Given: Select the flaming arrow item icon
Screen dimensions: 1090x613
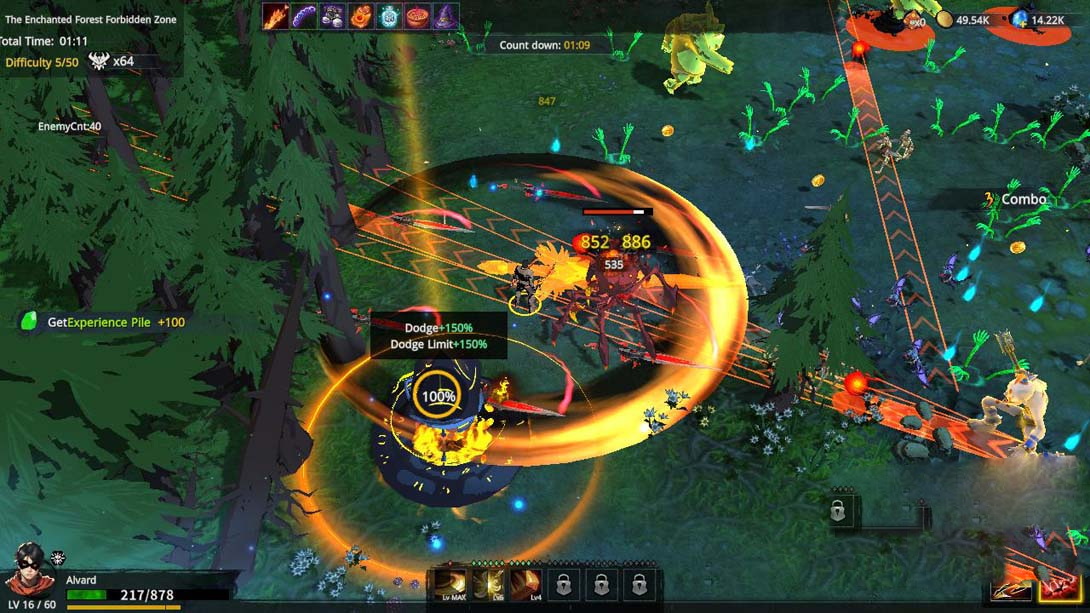Looking at the screenshot, I should coord(276,16).
